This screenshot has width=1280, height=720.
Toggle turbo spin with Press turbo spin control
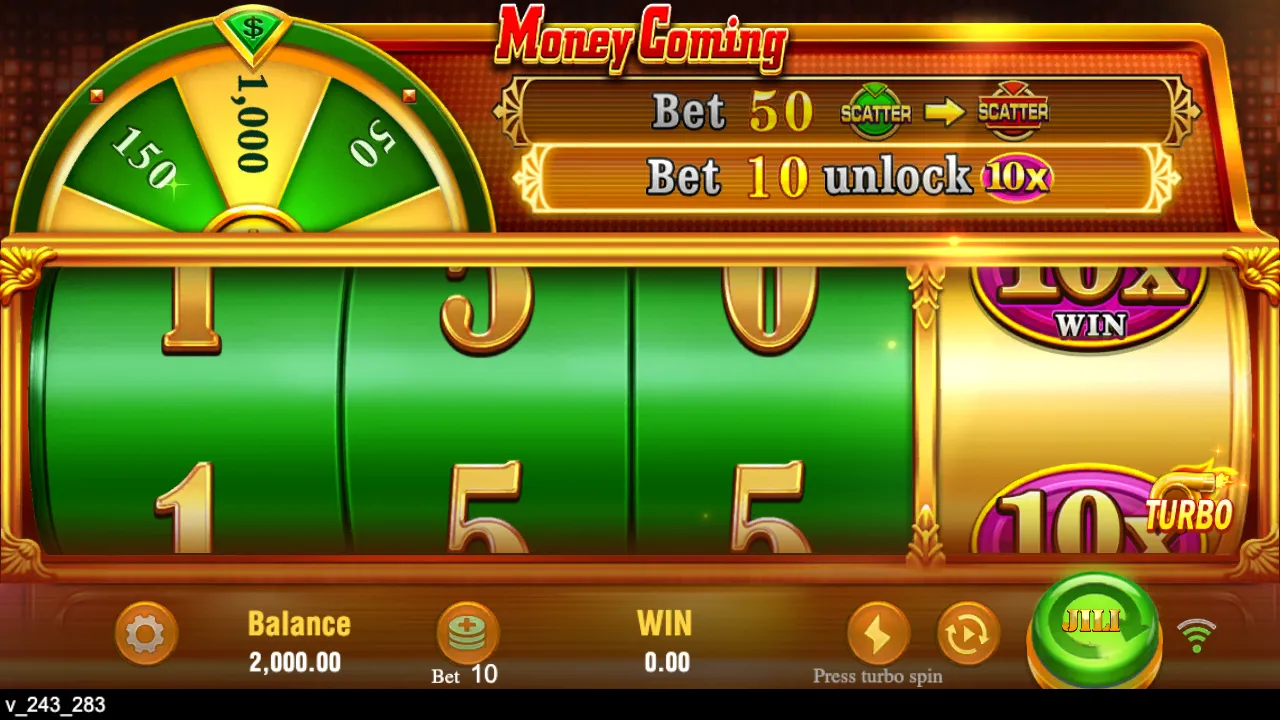coord(878,676)
